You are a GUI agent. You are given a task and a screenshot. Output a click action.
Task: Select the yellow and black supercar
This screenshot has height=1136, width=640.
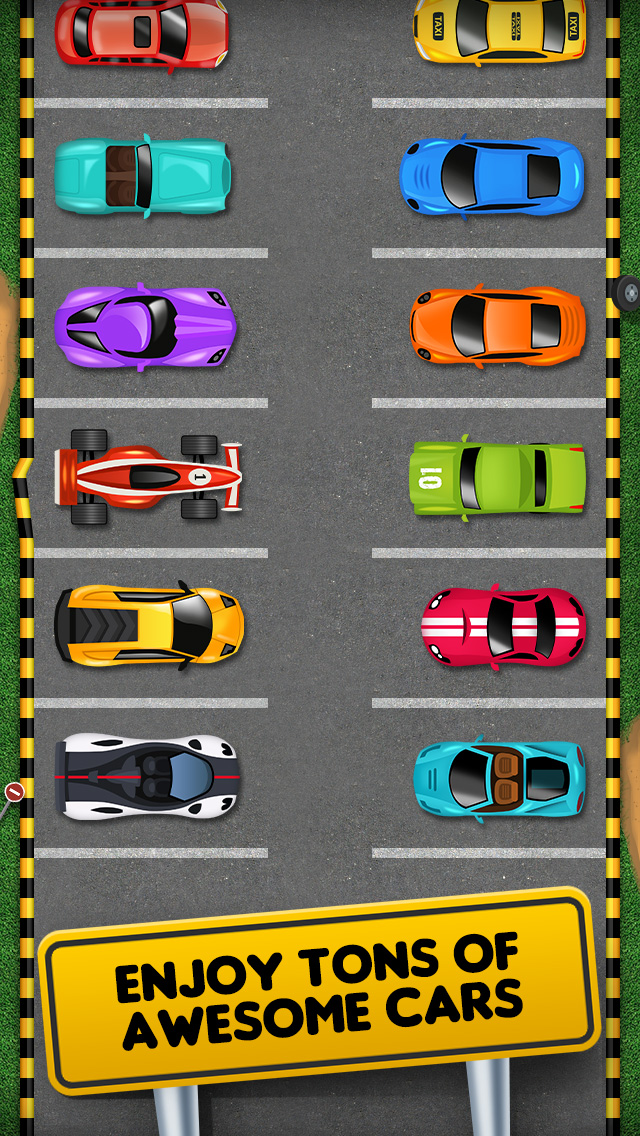[x=148, y=626]
